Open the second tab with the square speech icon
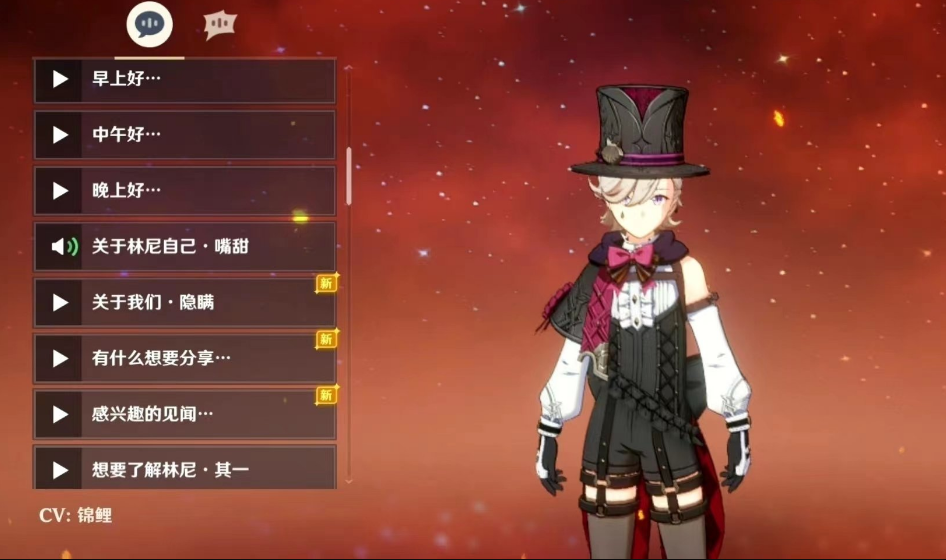The width and height of the screenshot is (946, 560). (220, 25)
